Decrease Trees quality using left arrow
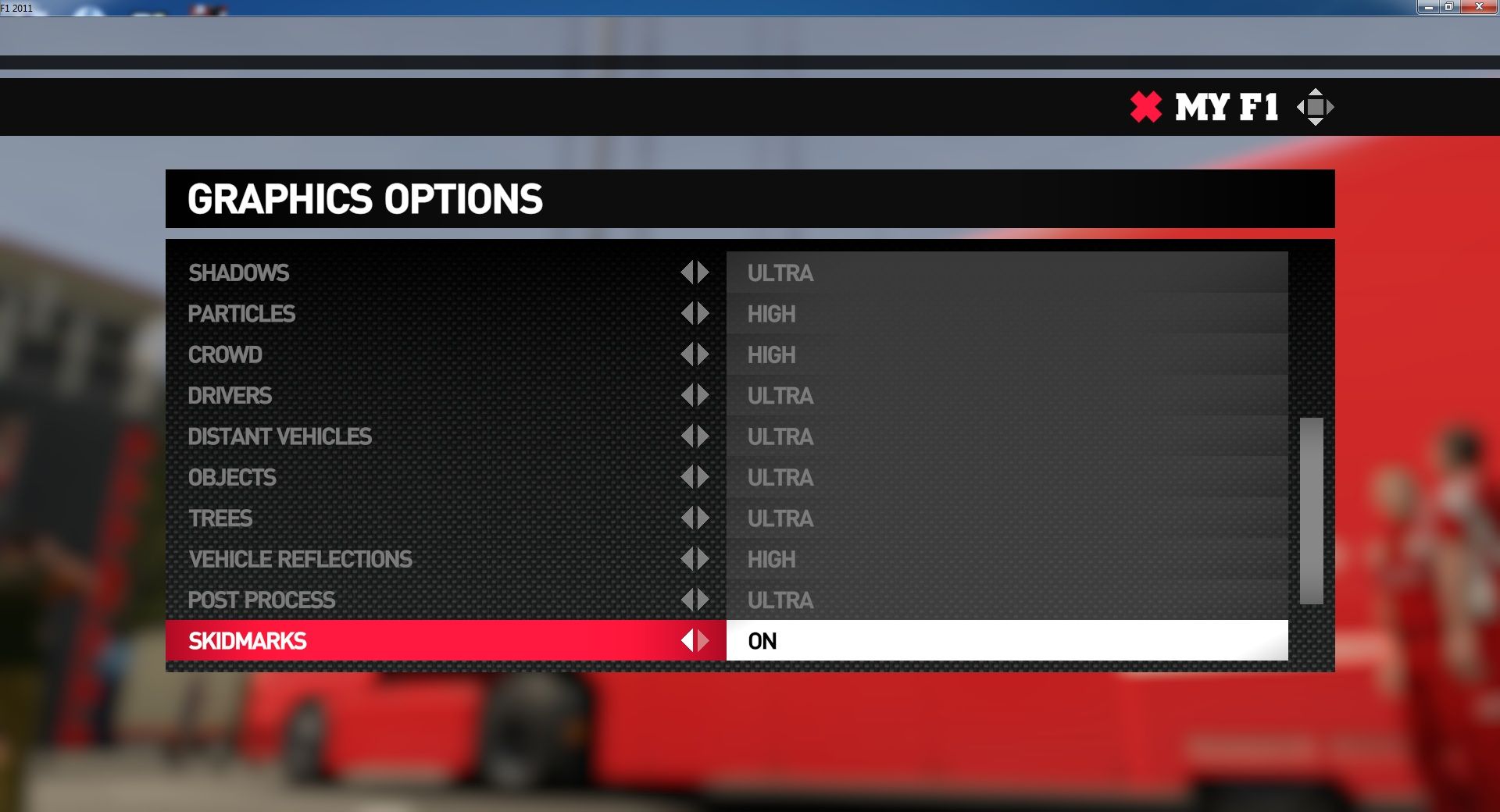This screenshot has width=1500, height=812. coord(687,518)
